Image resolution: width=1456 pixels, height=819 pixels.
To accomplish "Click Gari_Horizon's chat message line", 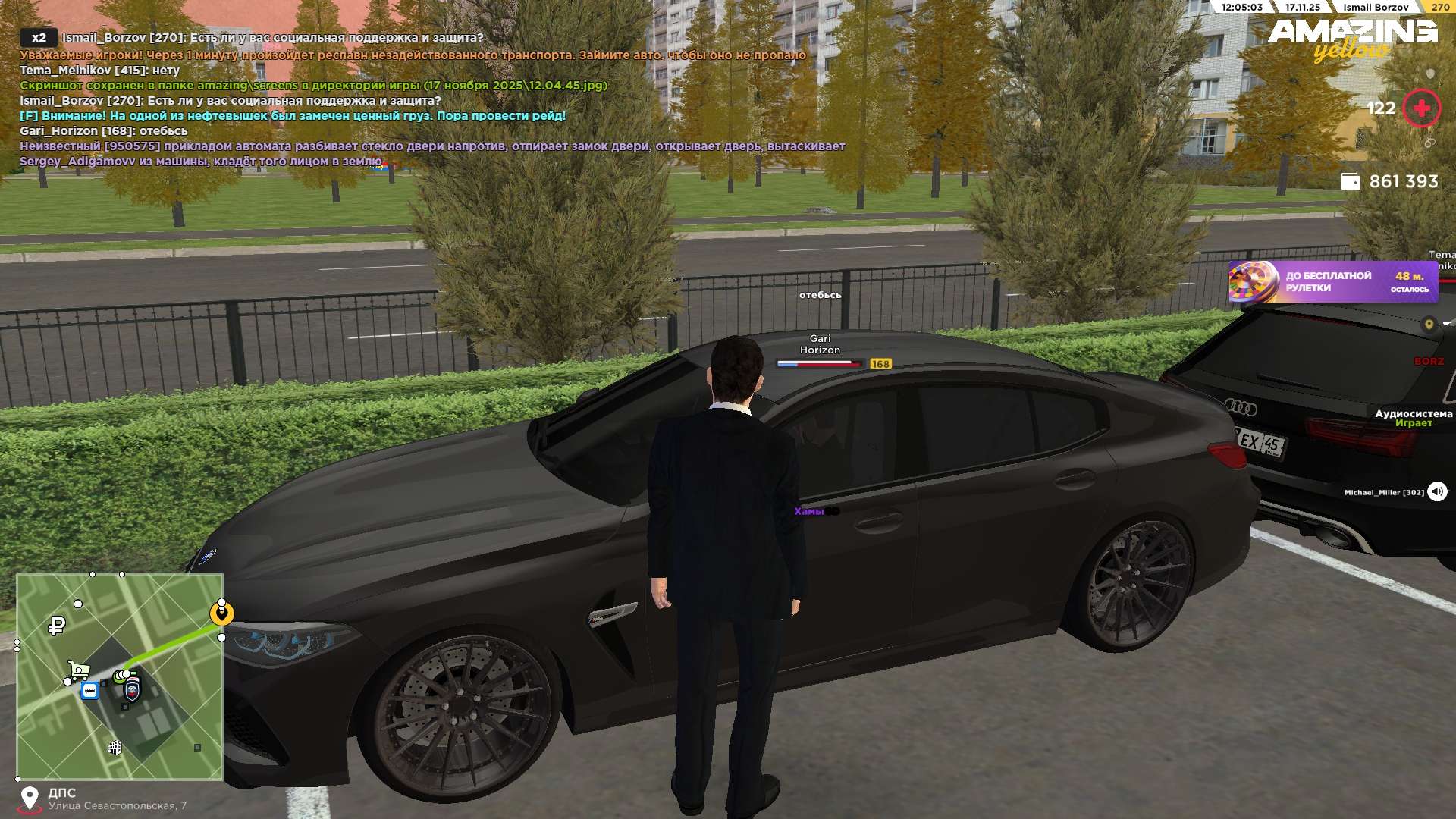I will 104,130.
